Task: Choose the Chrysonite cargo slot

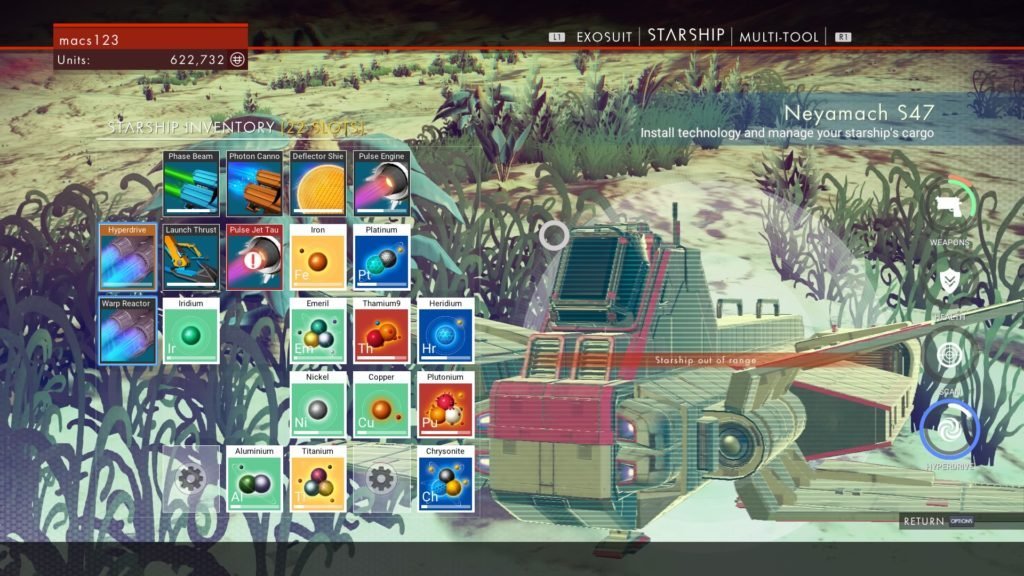Action: tap(446, 478)
